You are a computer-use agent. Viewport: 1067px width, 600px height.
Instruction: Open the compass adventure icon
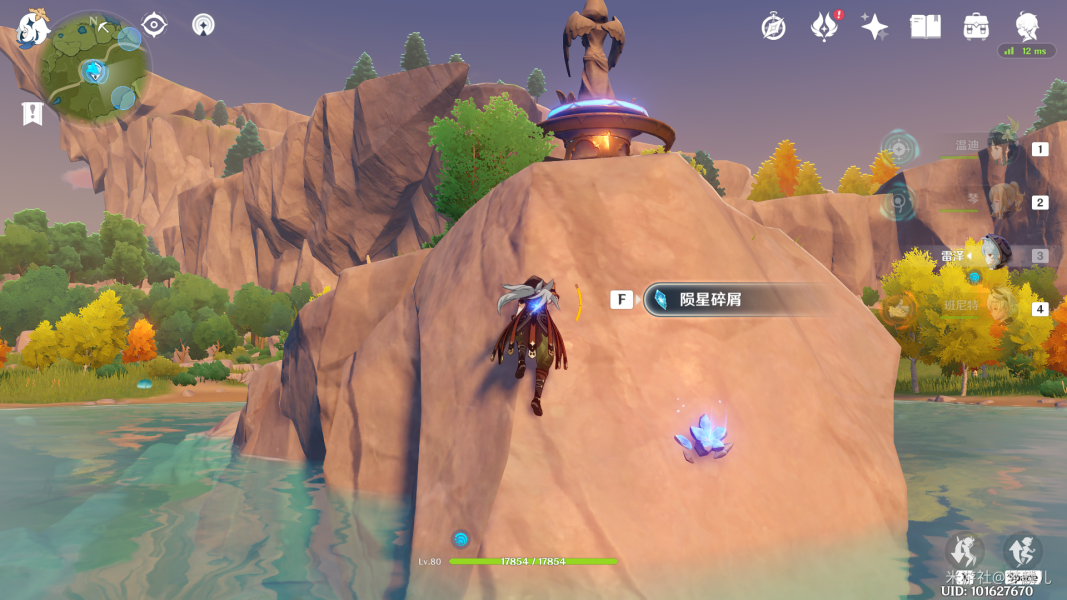773,27
